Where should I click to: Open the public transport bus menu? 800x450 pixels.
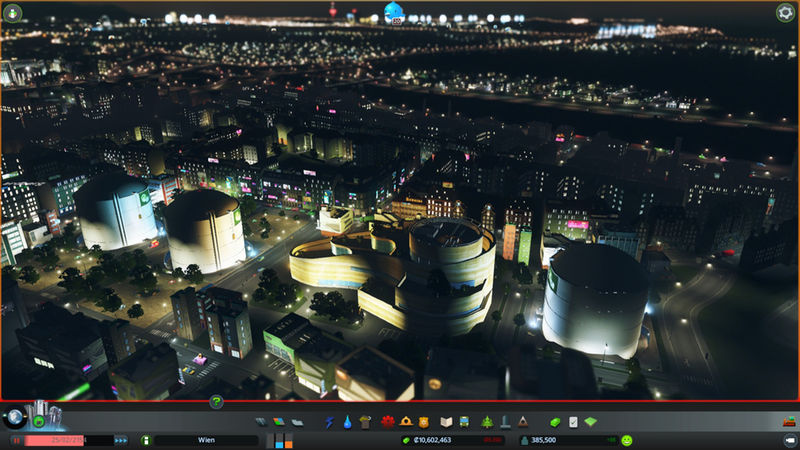click(x=465, y=422)
